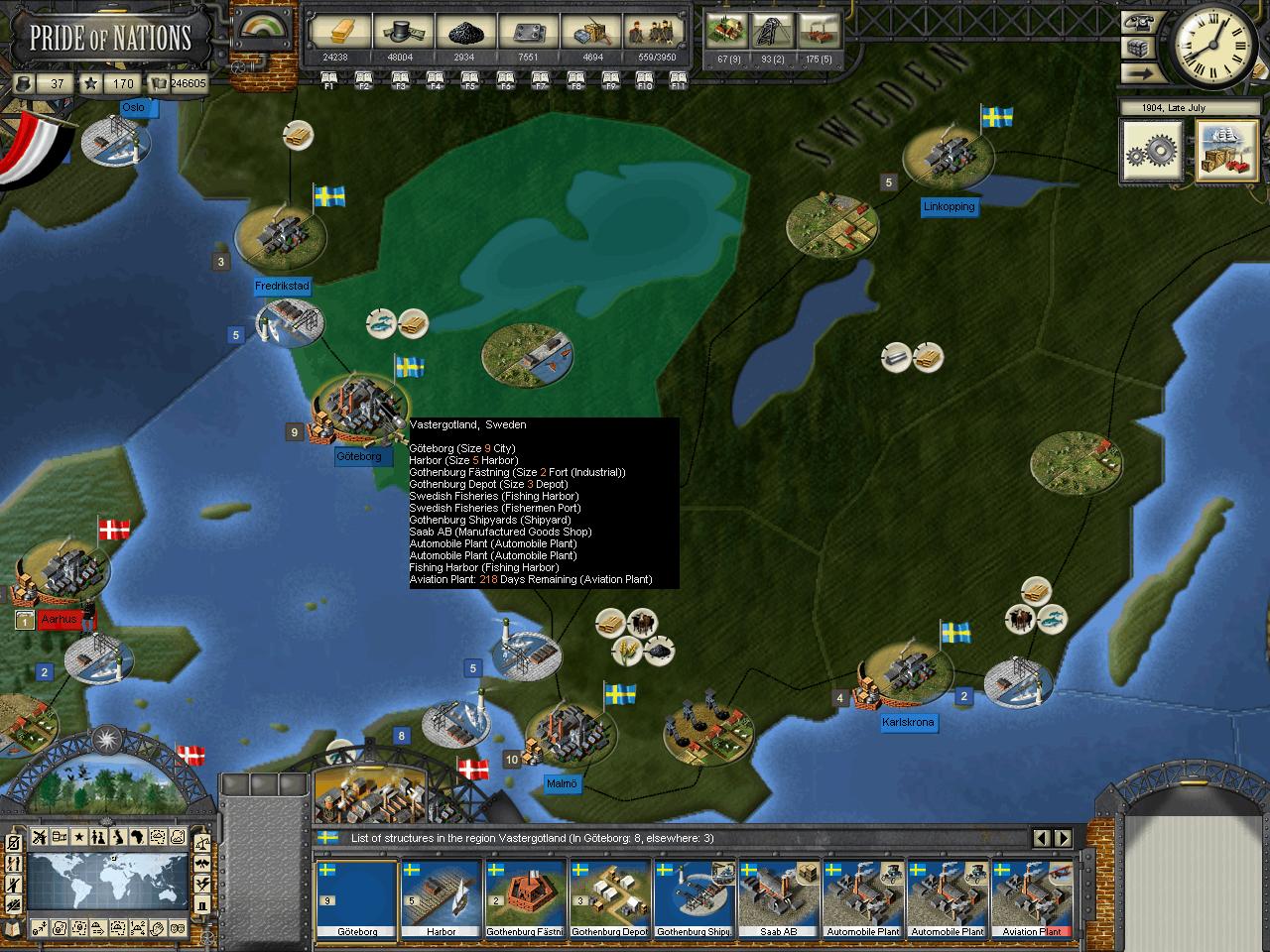Viewport: 1270px width, 952px height.
Task: Select the gears mode button
Action: [1152, 151]
